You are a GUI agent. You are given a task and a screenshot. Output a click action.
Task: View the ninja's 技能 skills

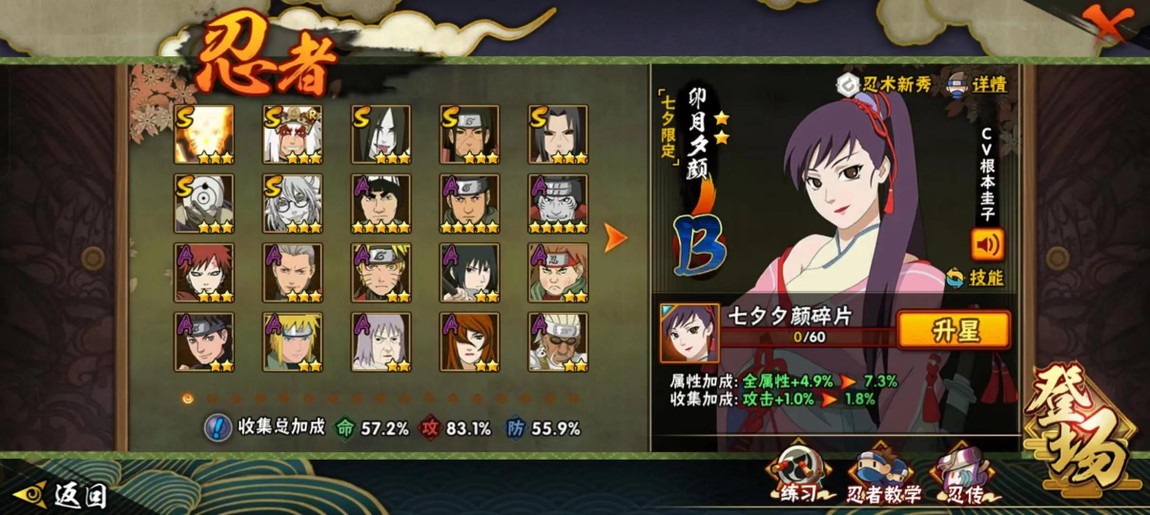click(976, 277)
